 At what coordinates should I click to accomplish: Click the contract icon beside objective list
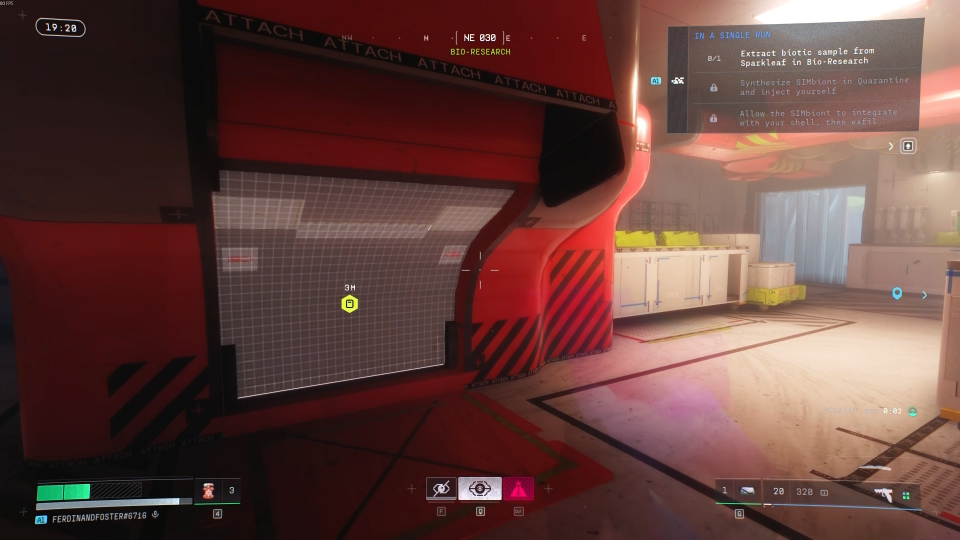tap(678, 80)
